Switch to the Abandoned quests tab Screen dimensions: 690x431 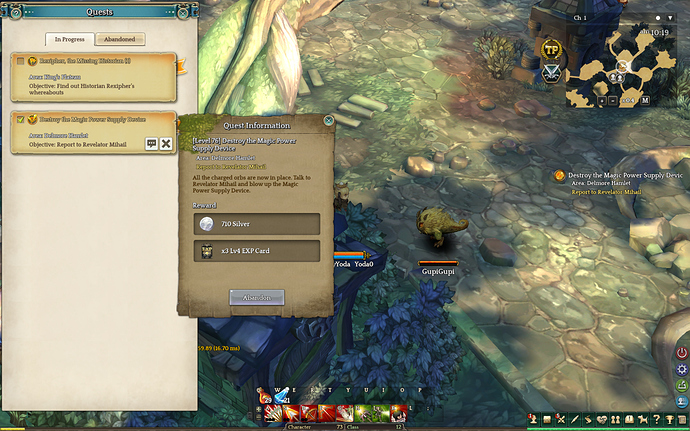coord(120,39)
